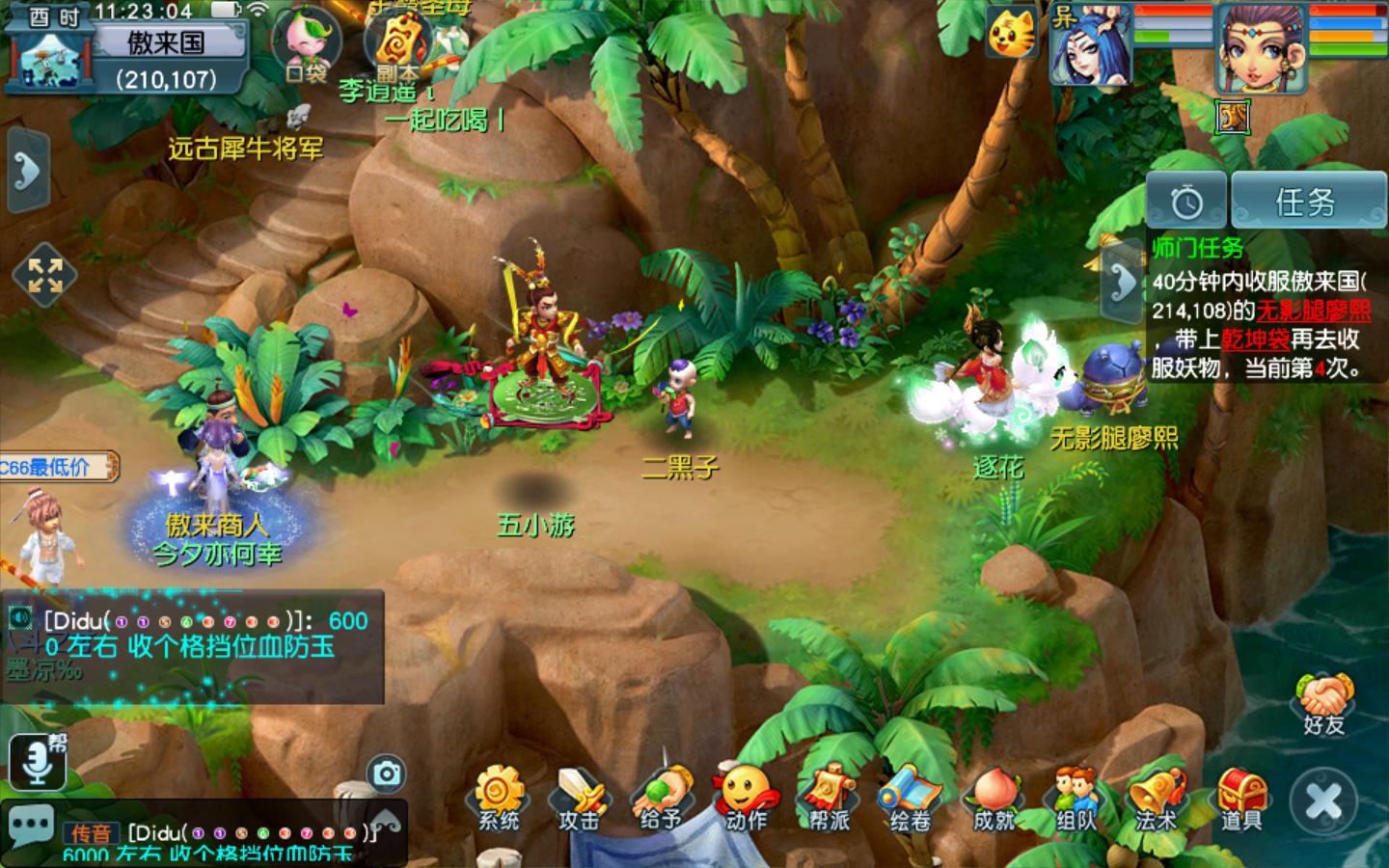Open the 给予 give menu
This screenshot has height=868, width=1389.
(x=662, y=797)
